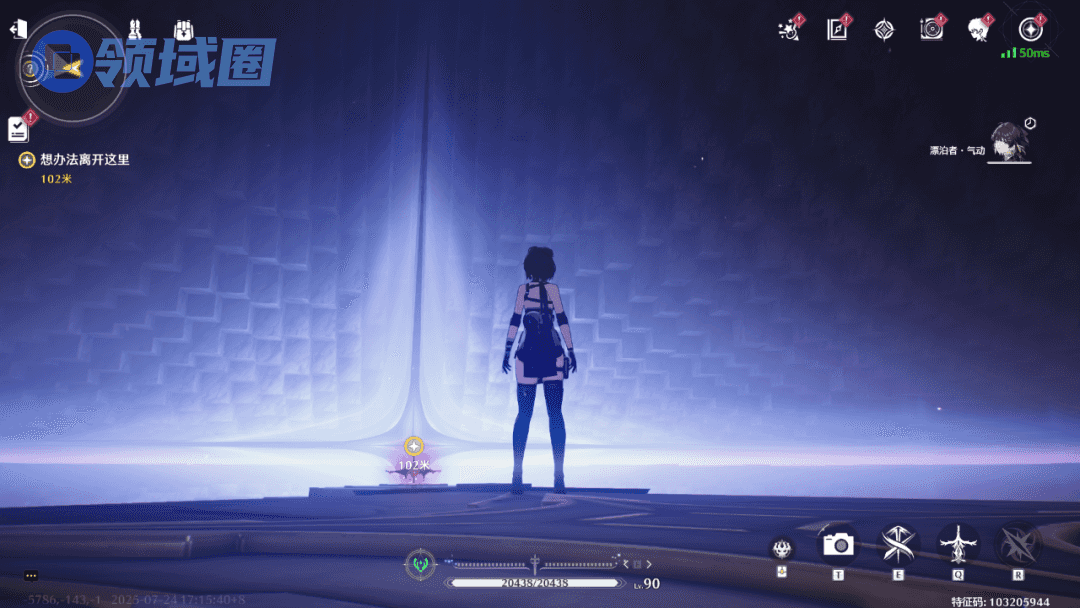The image size is (1080, 608).
Task: Open the backpack inventory icon
Action: [184, 30]
